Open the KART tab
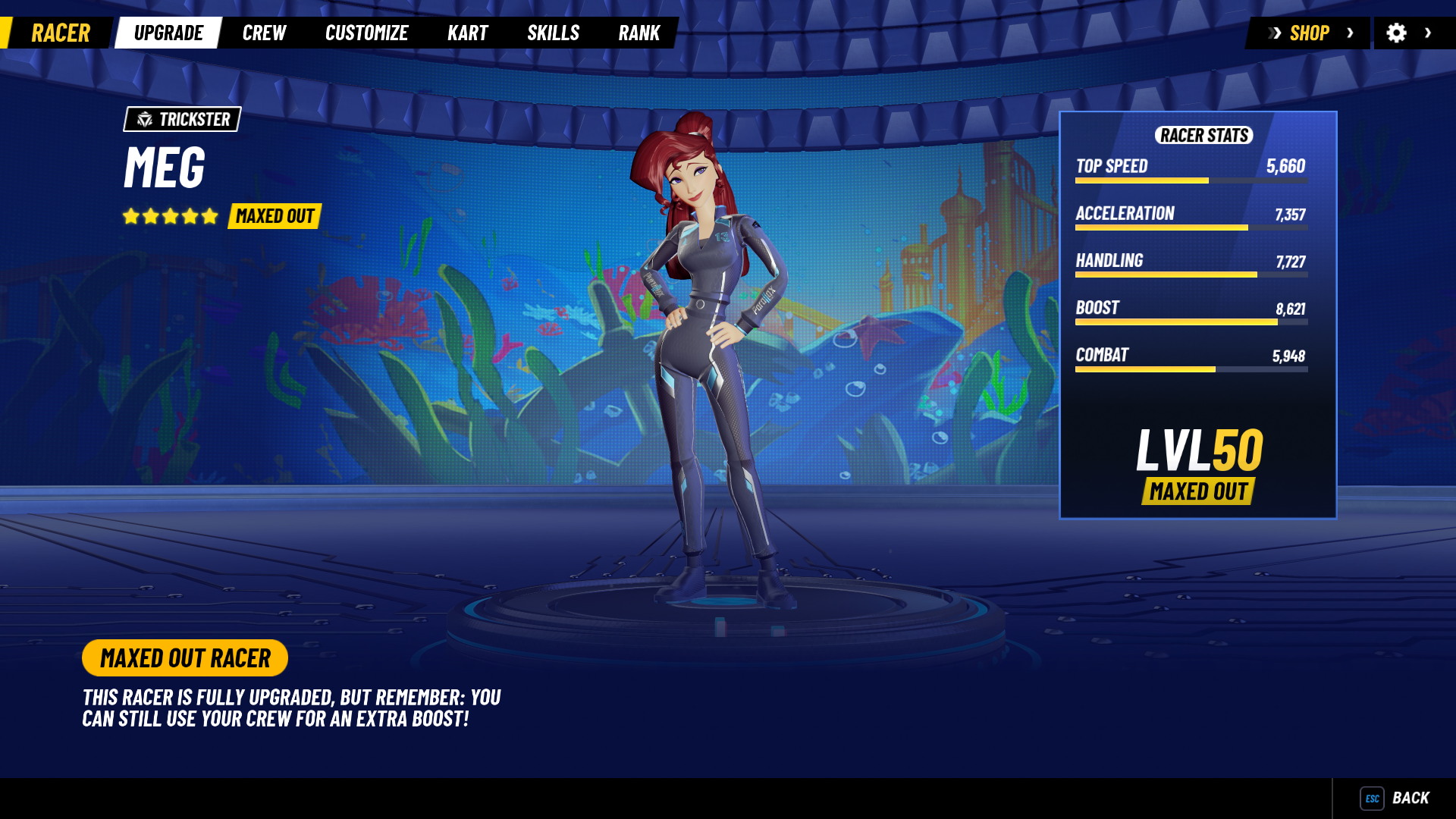Image resolution: width=1456 pixels, height=819 pixels. pyautogui.click(x=467, y=33)
